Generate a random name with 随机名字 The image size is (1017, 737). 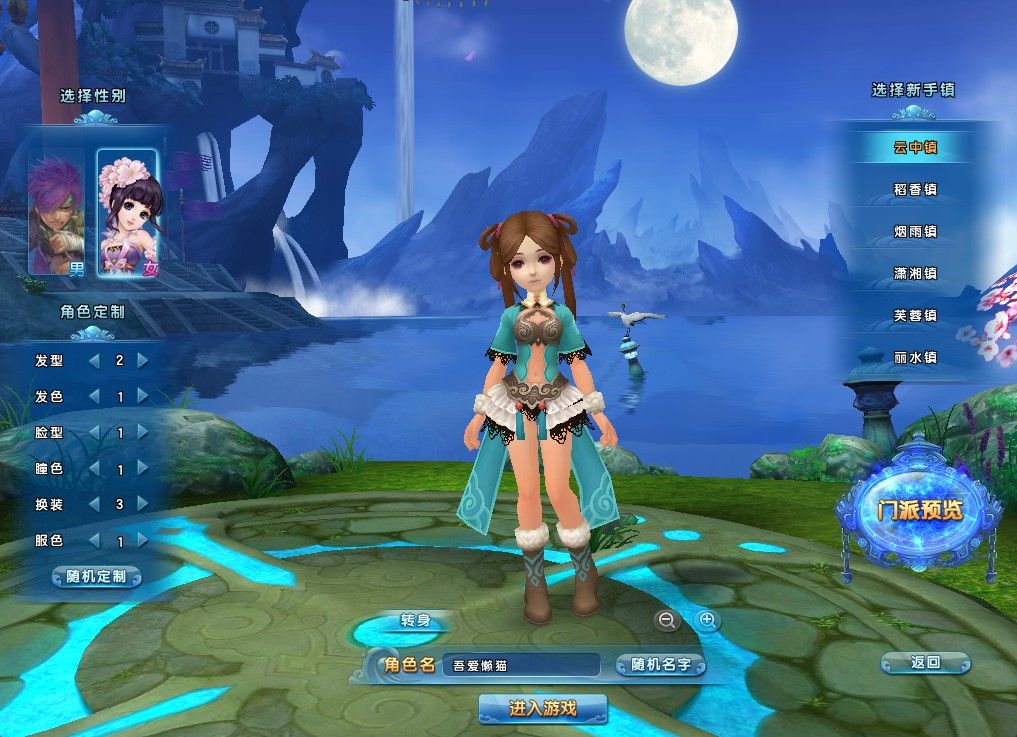point(660,665)
